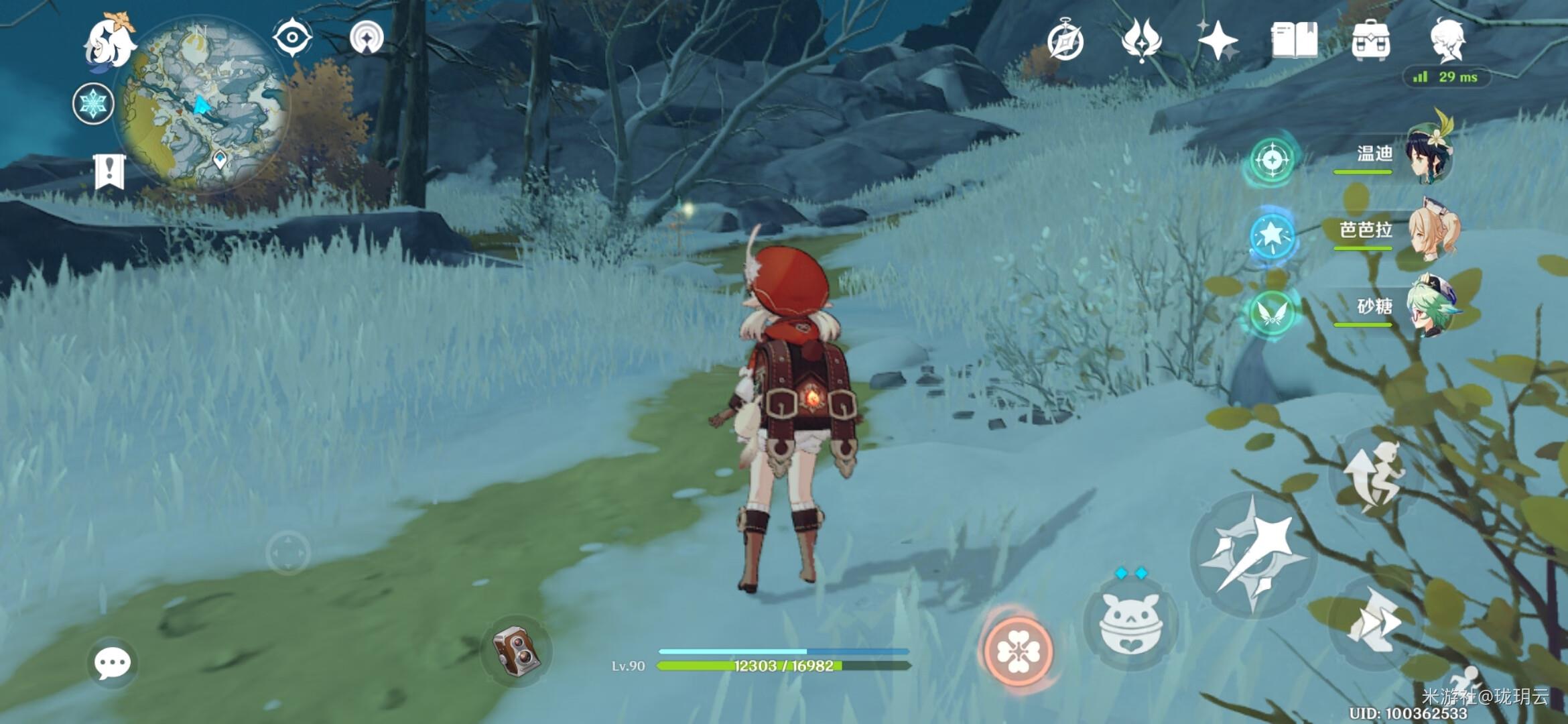Tap the snowflake sheer cold icon

[93, 104]
